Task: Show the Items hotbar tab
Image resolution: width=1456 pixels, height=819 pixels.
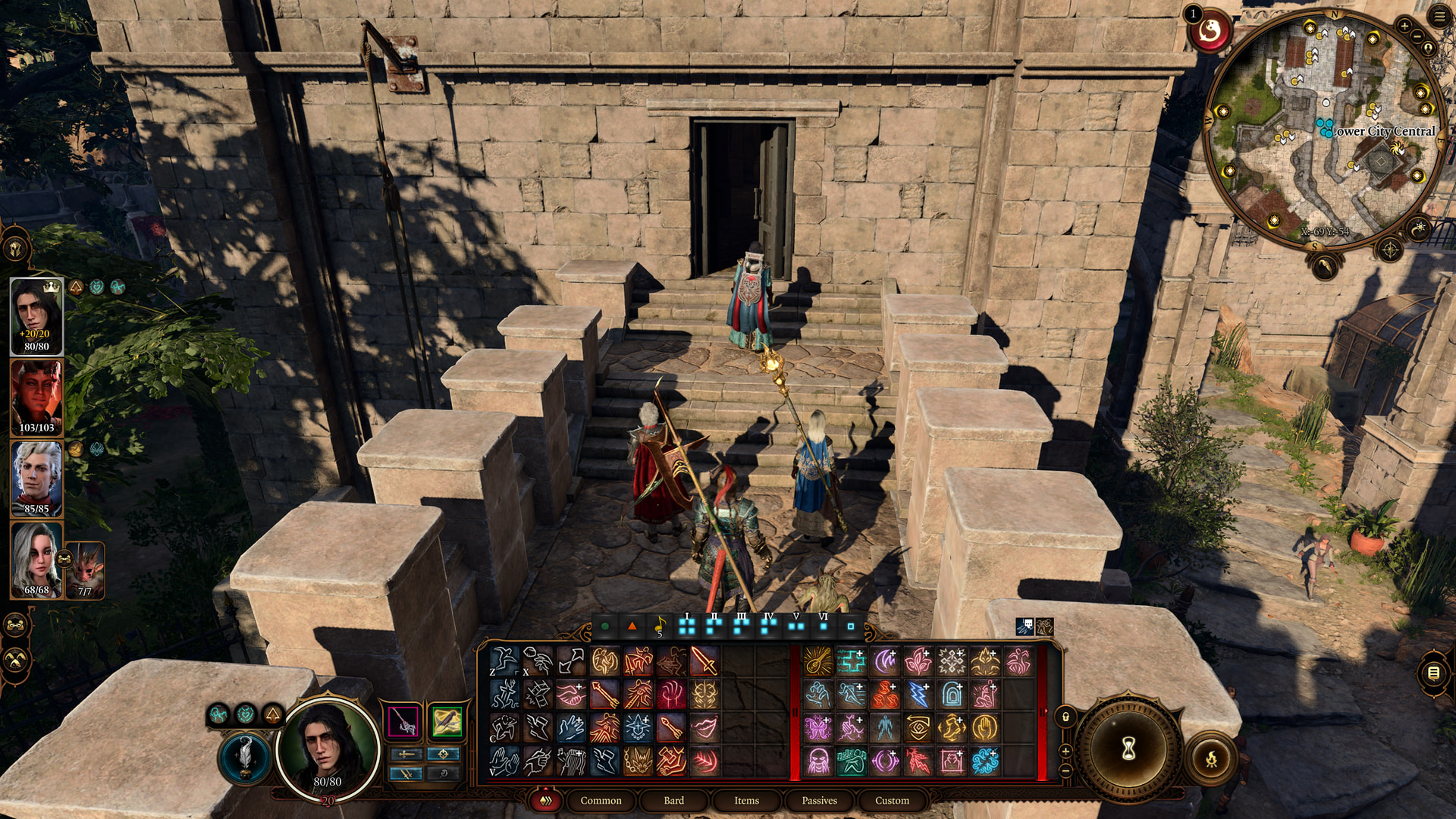Action: tap(746, 800)
